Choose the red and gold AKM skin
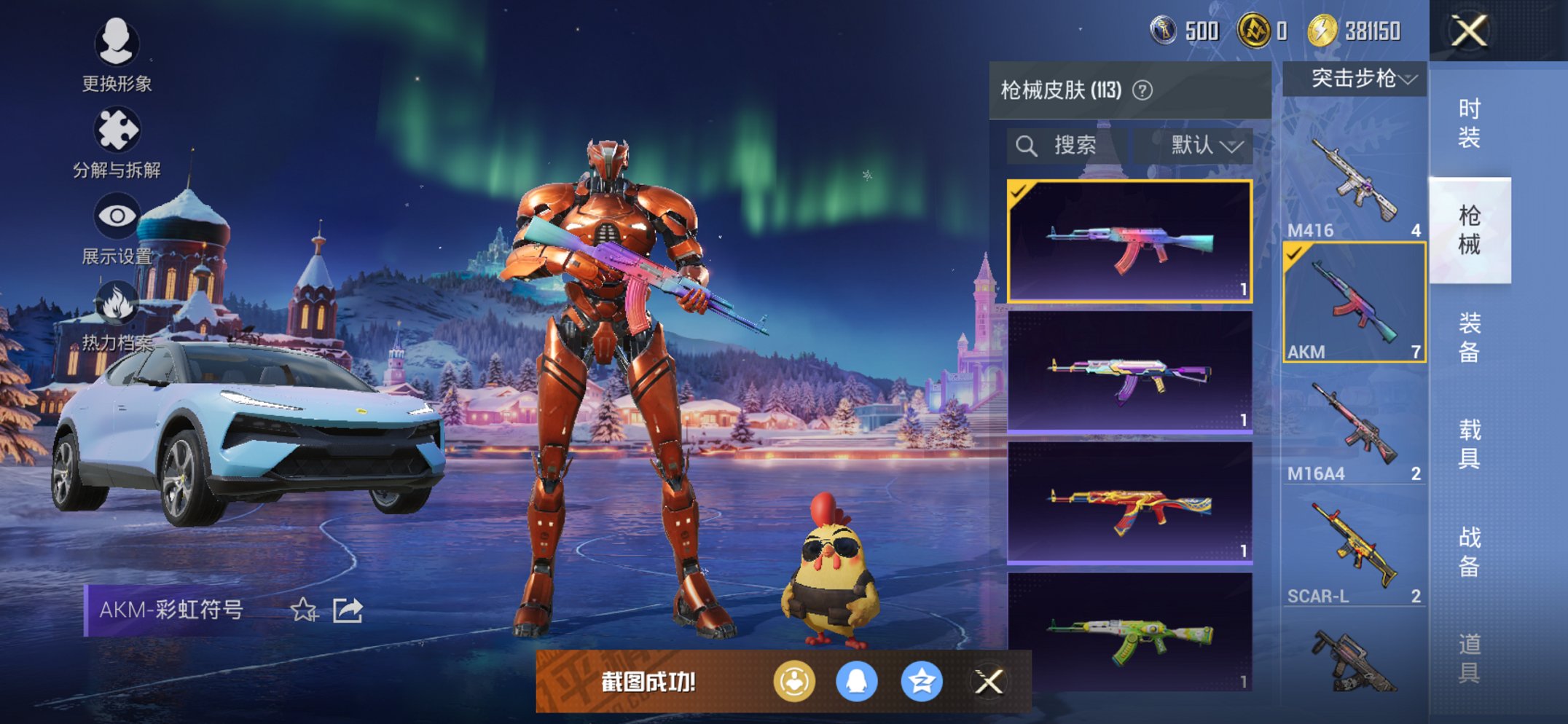 point(1129,503)
